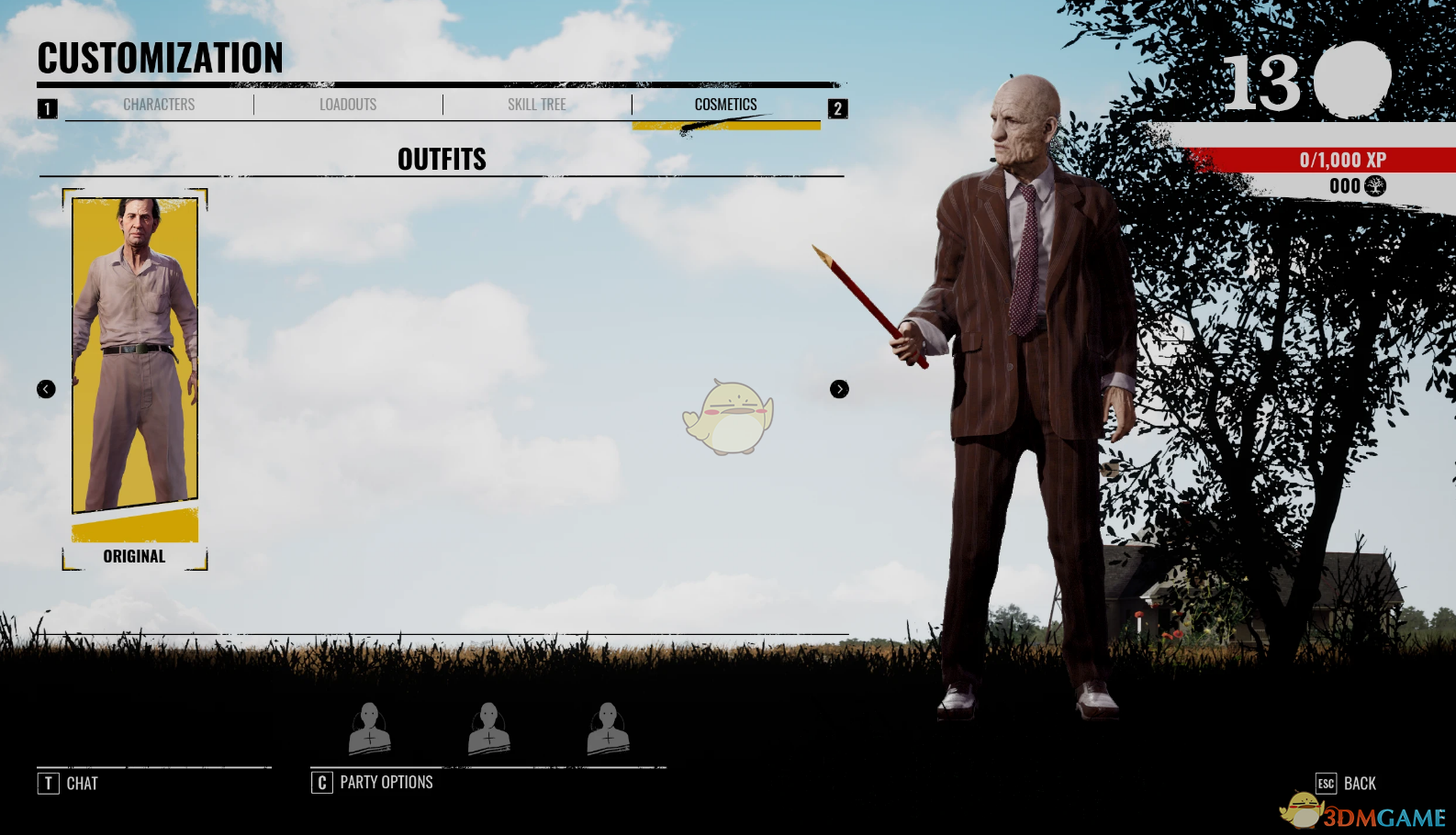The width and height of the screenshot is (1456, 835).
Task: Open the LOADOUTS tab
Action: 347,104
